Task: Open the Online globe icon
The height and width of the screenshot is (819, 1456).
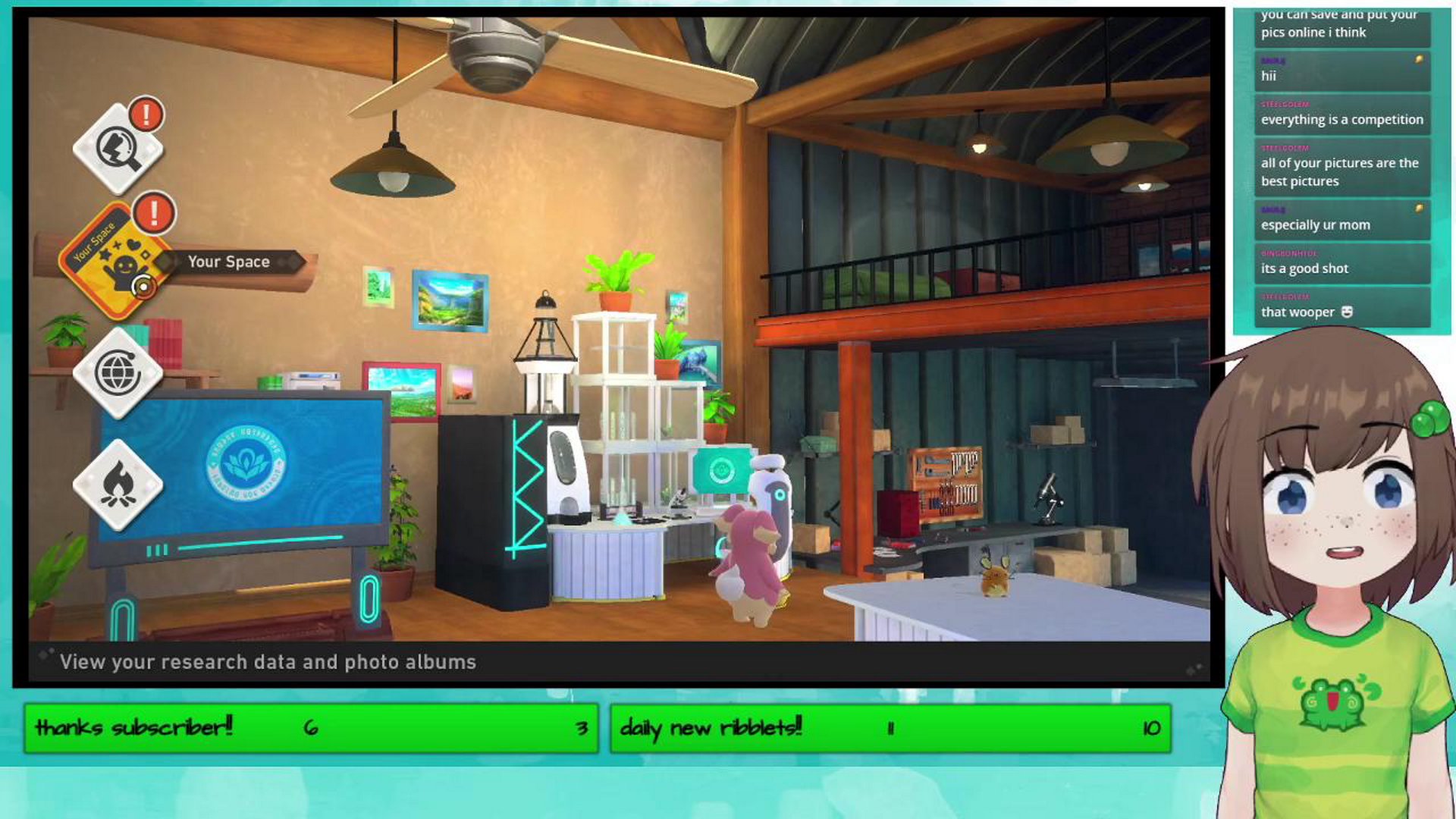Action: (x=119, y=373)
